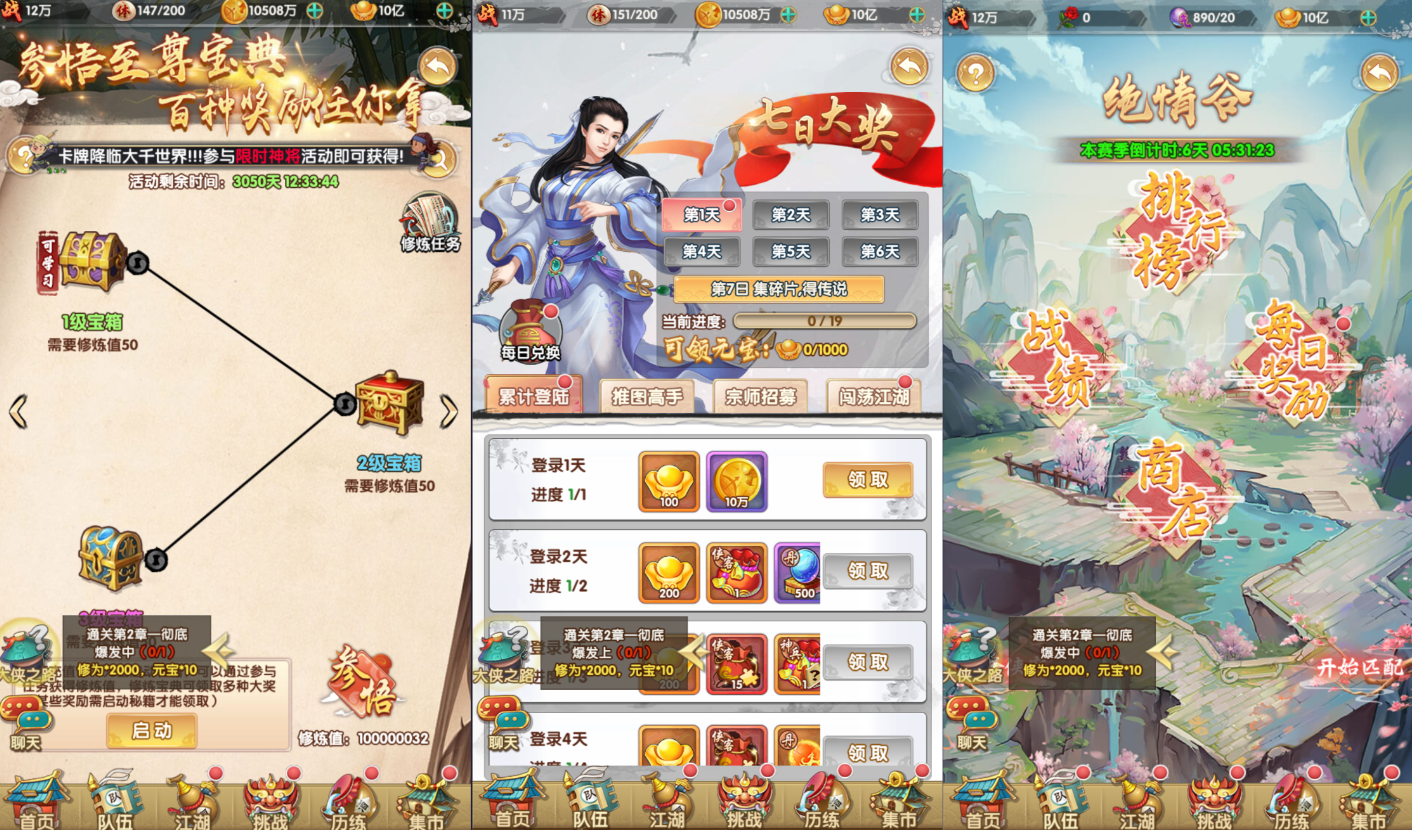1412x830 pixels.
Task: Click the left chevron on the treasure map
Action: tap(17, 410)
